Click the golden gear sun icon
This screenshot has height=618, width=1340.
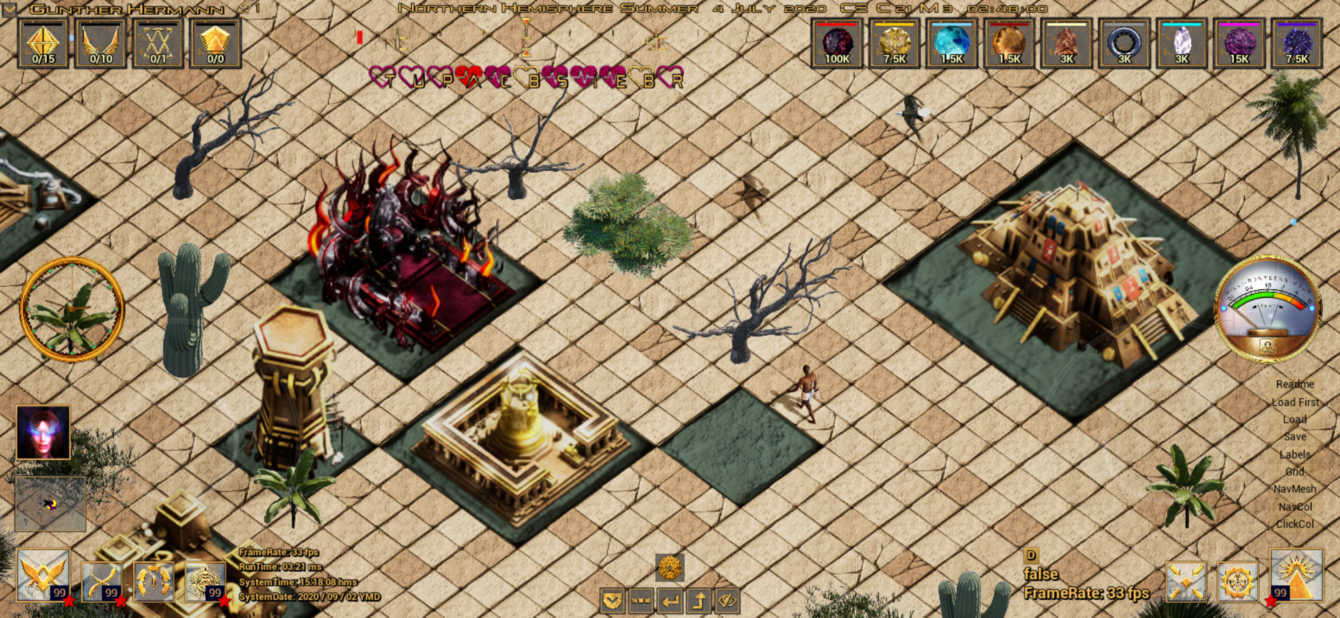point(1238,581)
